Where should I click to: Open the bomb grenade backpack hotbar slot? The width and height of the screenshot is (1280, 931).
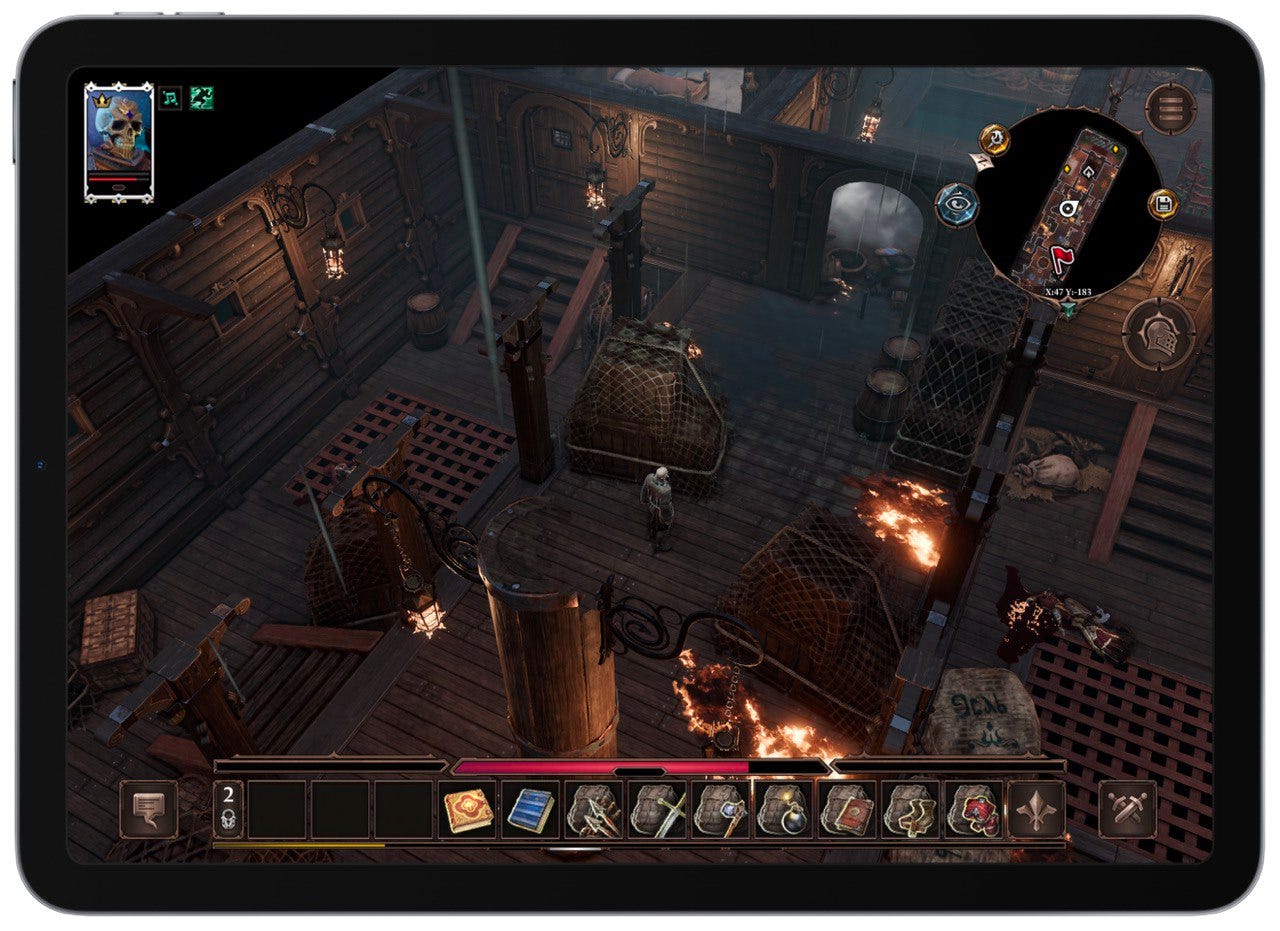(x=783, y=809)
